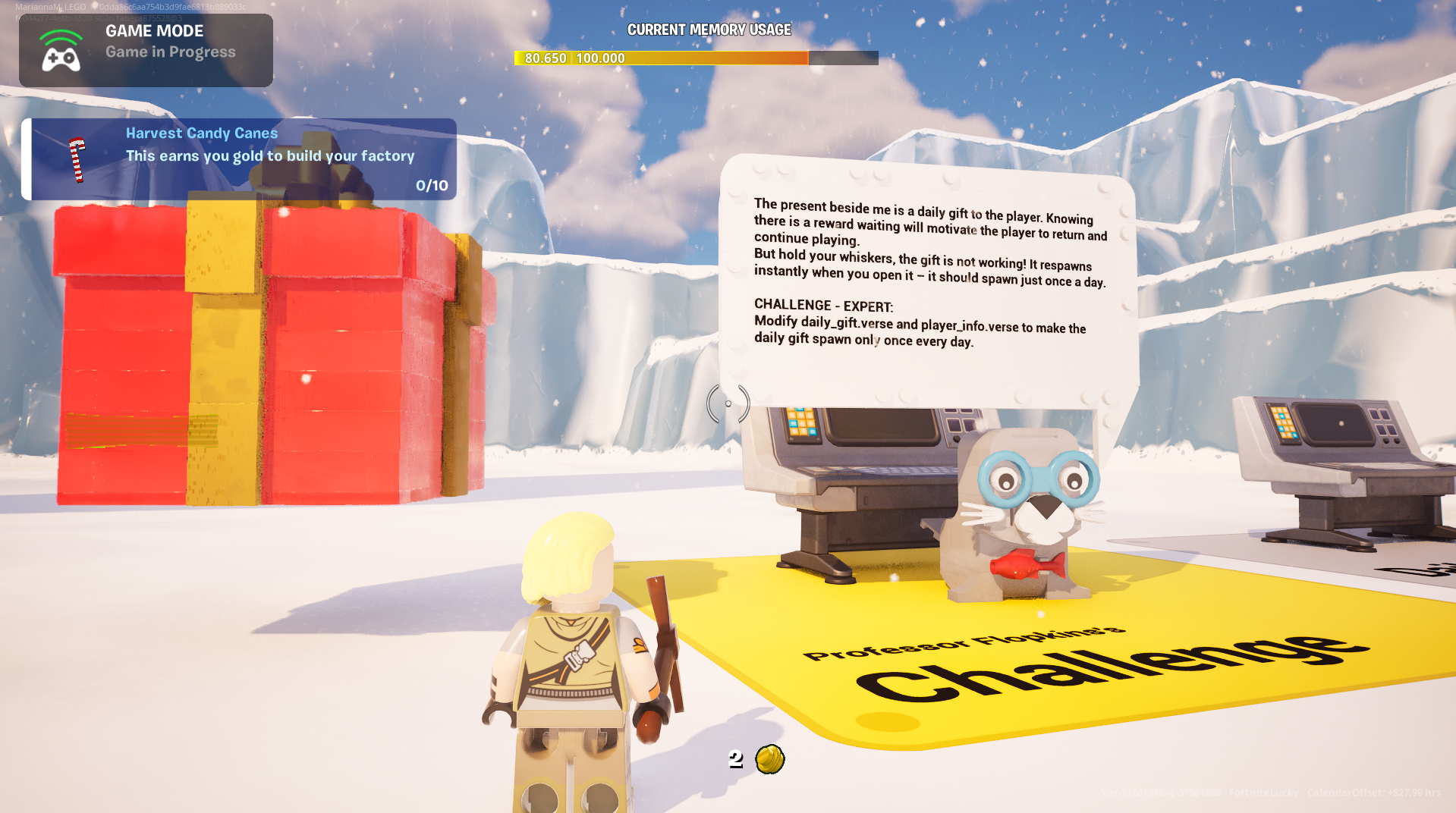The width and height of the screenshot is (1456, 813).
Task: Click the CHALLENGE - EXPERT heading
Action: [x=822, y=306]
